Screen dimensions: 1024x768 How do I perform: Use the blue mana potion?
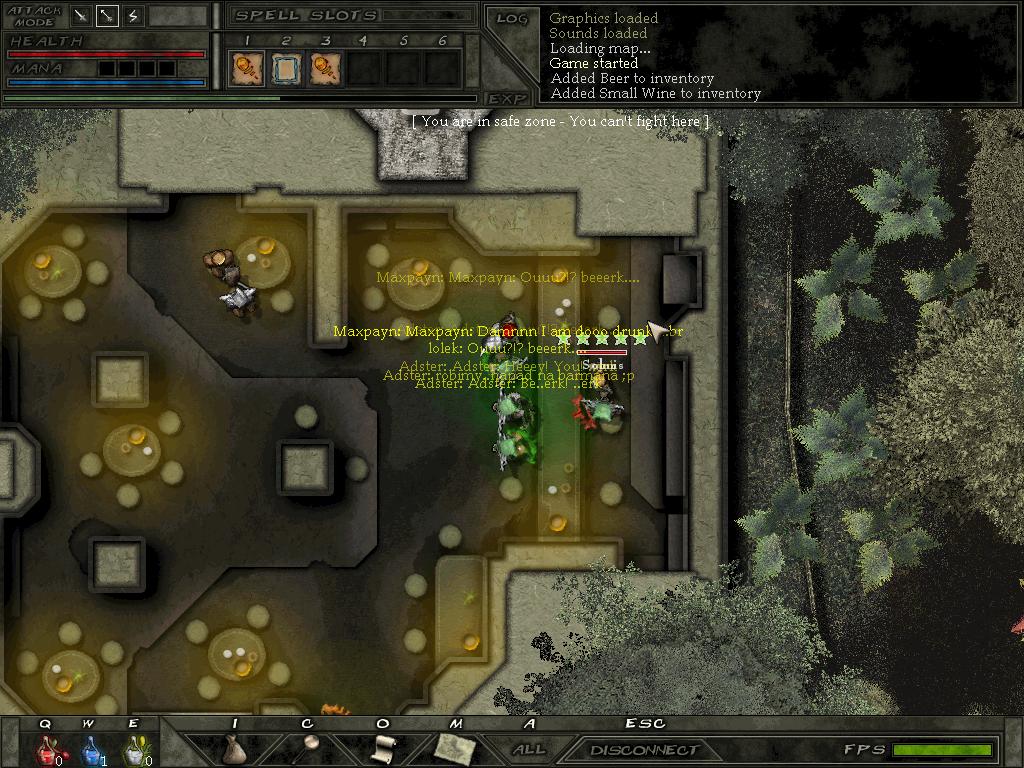pyautogui.click(x=89, y=748)
